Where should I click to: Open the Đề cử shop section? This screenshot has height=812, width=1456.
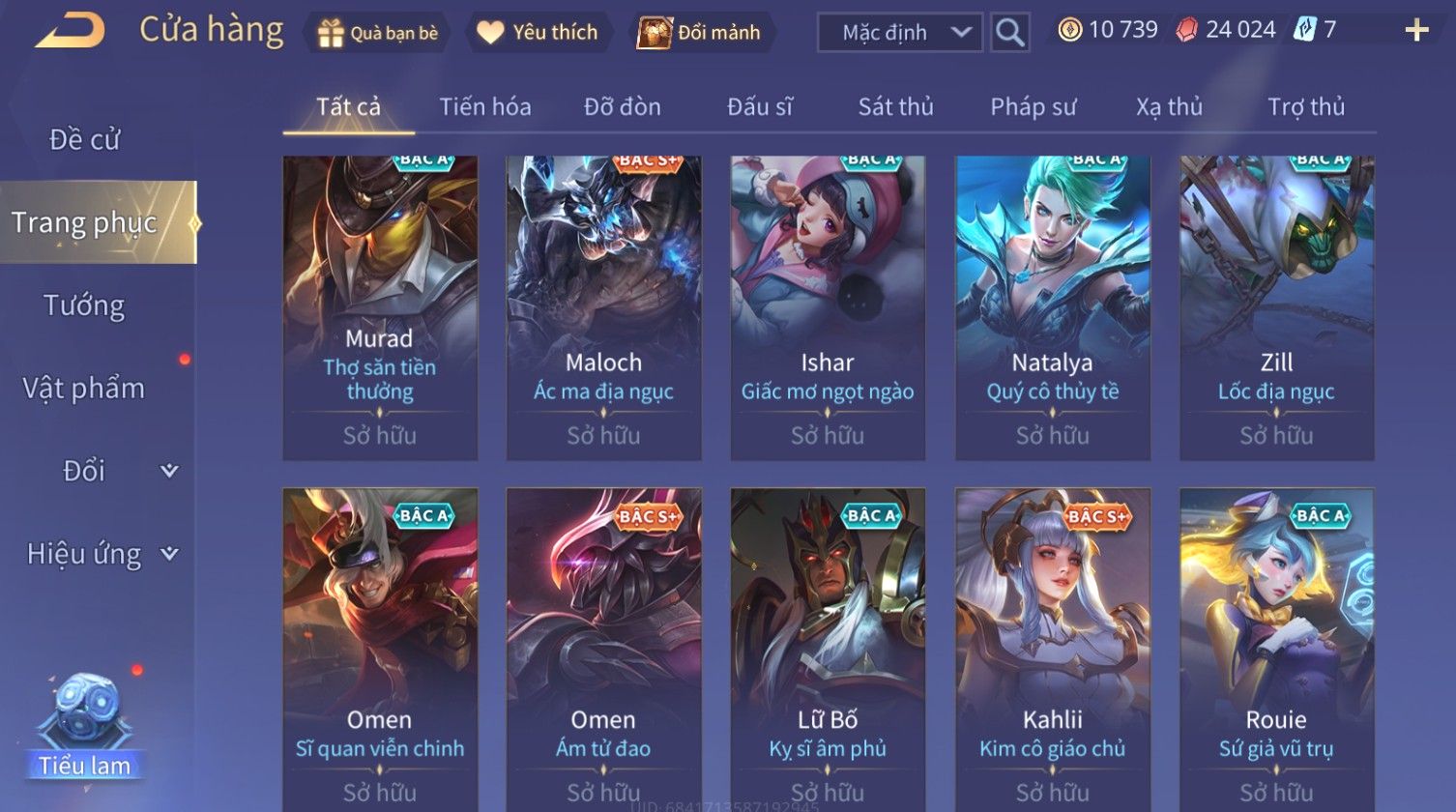84,140
